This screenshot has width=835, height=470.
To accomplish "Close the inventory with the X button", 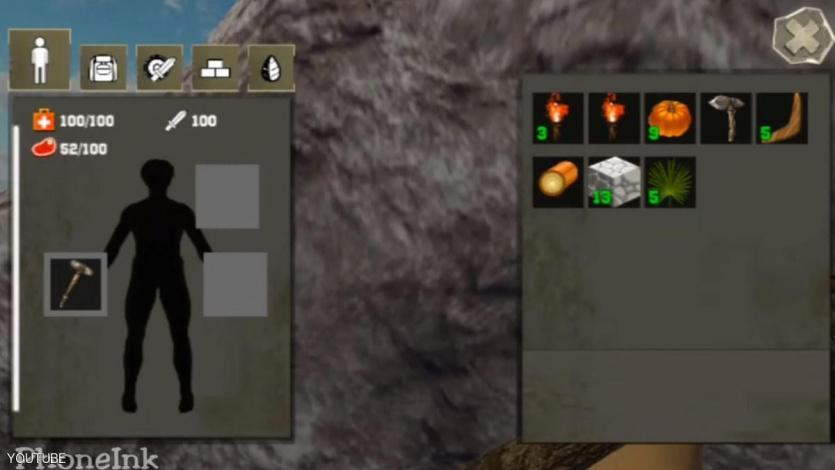I will pyautogui.click(x=803, y=37).
